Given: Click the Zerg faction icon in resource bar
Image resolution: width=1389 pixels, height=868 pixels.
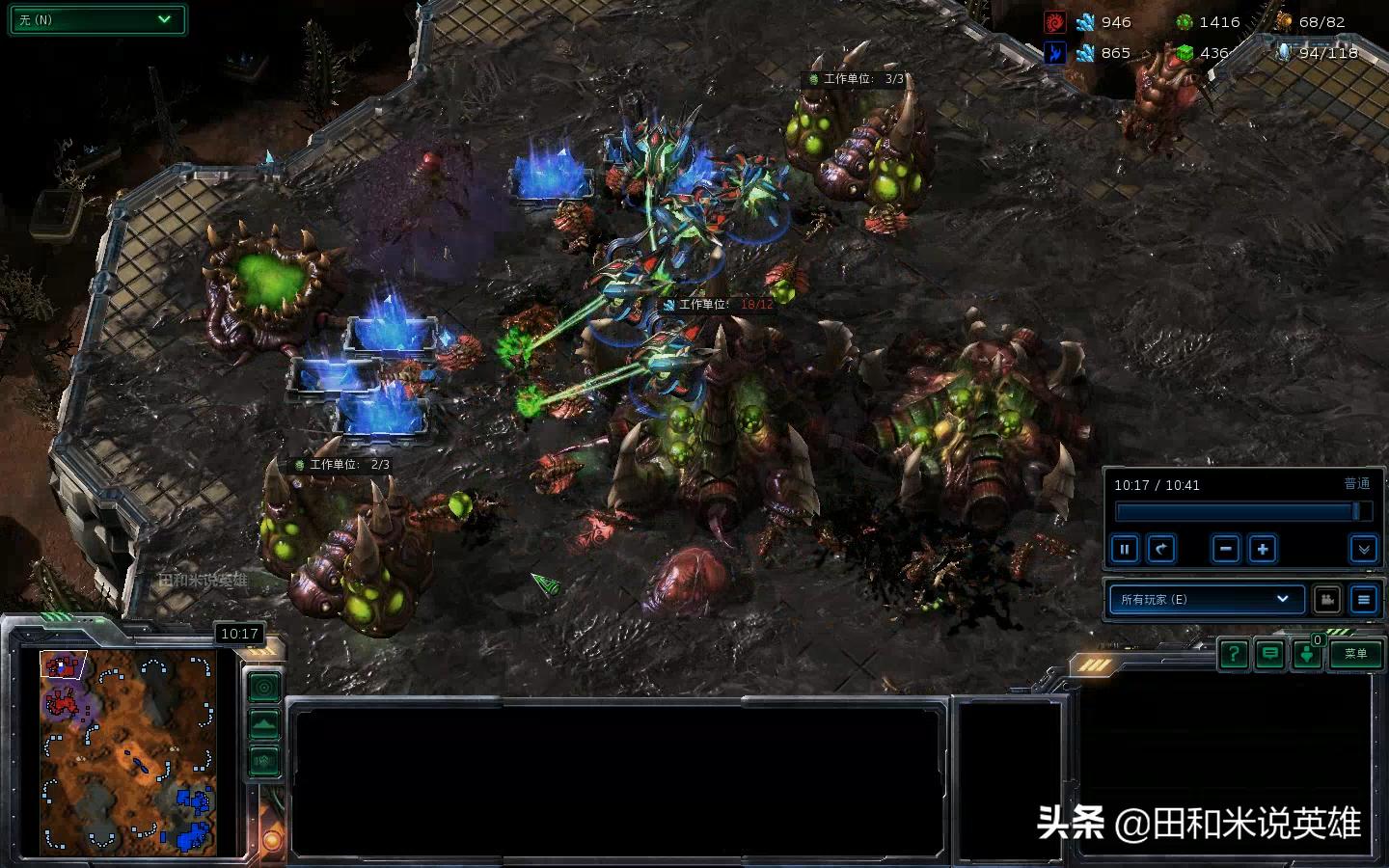Looking at the screenshot, I should click(x=1055, y=21).
